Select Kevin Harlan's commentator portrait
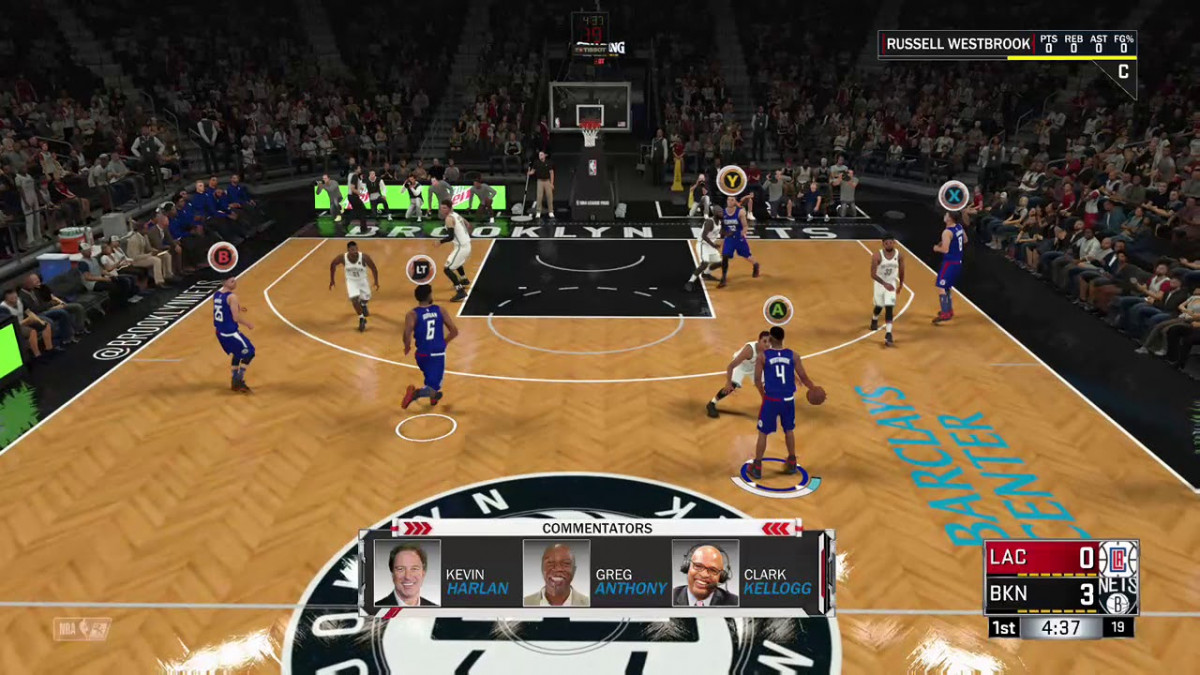The height and width of the screenshot is (675, 1200). click(x=407, y=573)
